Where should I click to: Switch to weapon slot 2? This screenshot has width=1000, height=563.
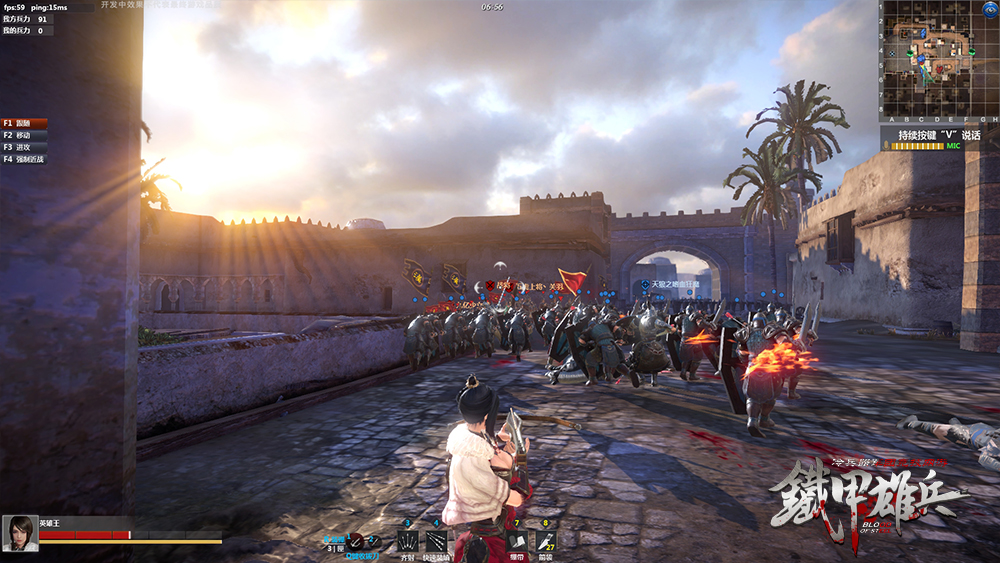(x=373, y=540)
